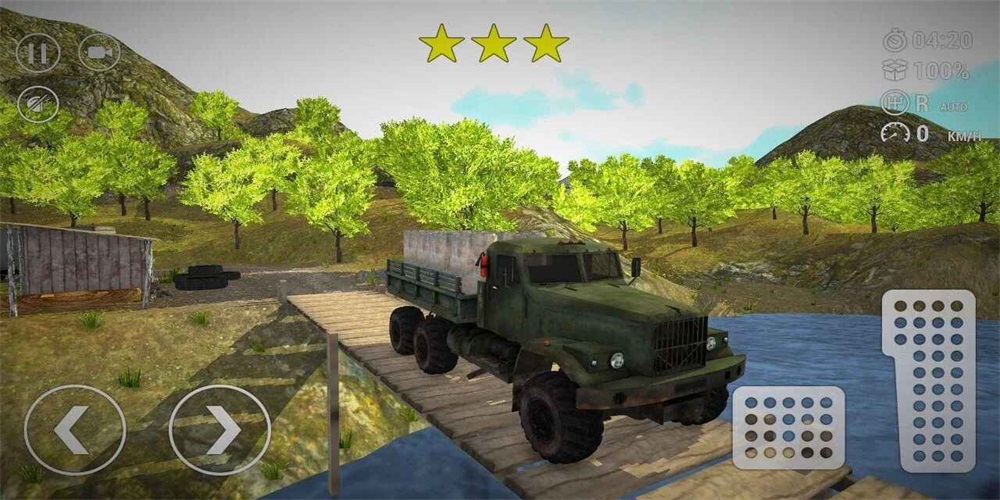Steer right with the right arrow button

tap(220, 430)
